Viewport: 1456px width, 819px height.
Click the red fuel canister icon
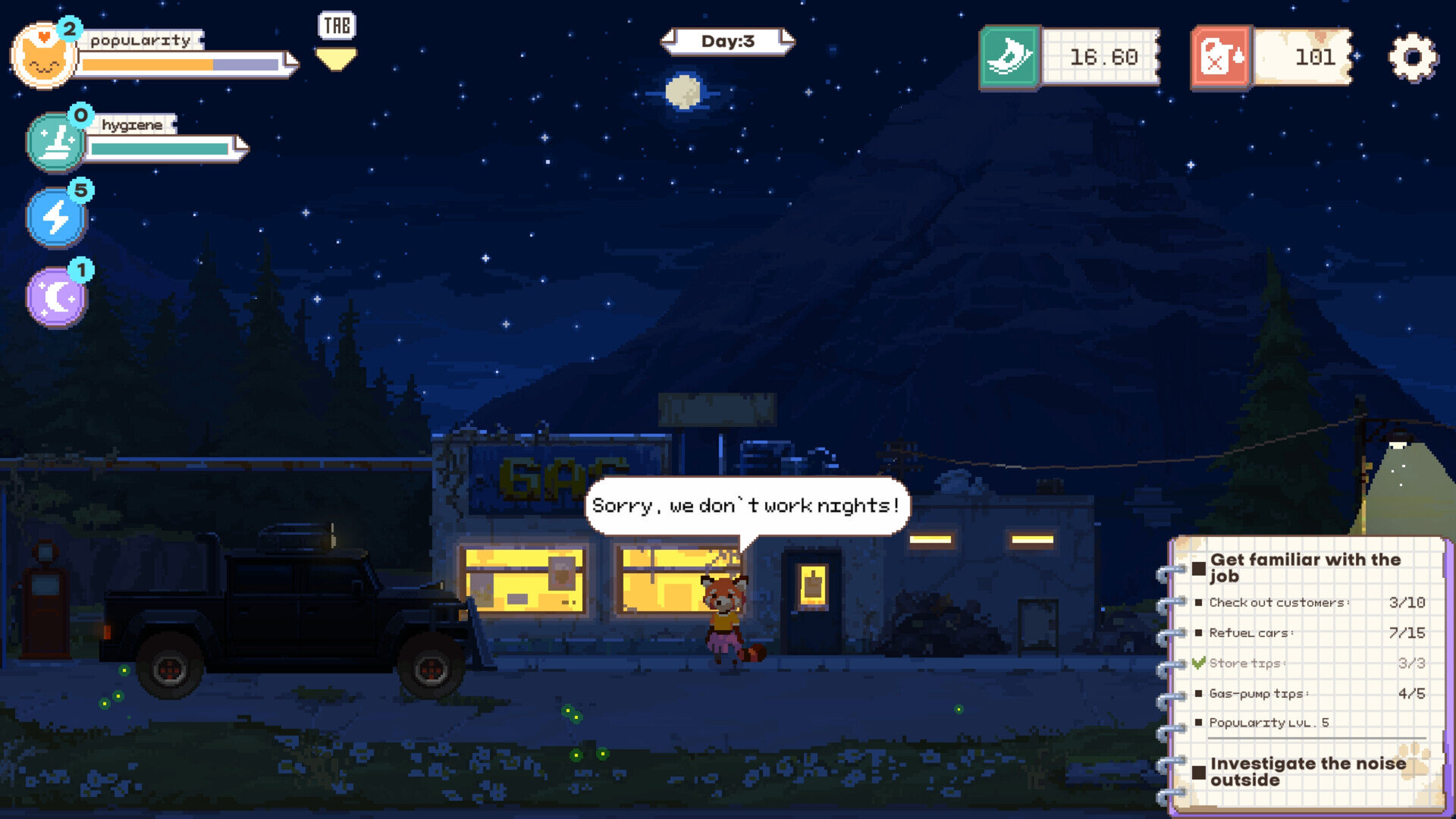pos(1221,58)
